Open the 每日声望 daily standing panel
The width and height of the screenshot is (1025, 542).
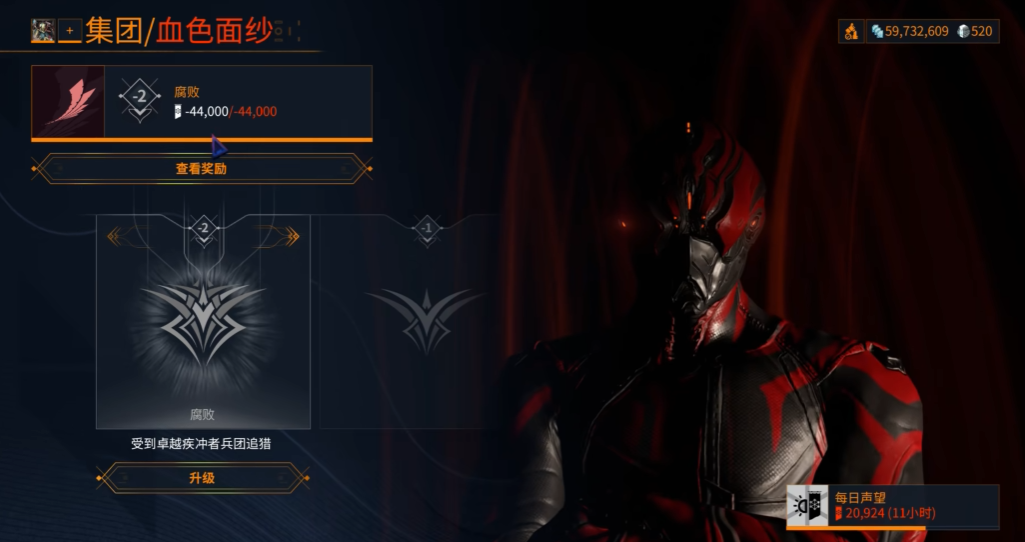892,505
